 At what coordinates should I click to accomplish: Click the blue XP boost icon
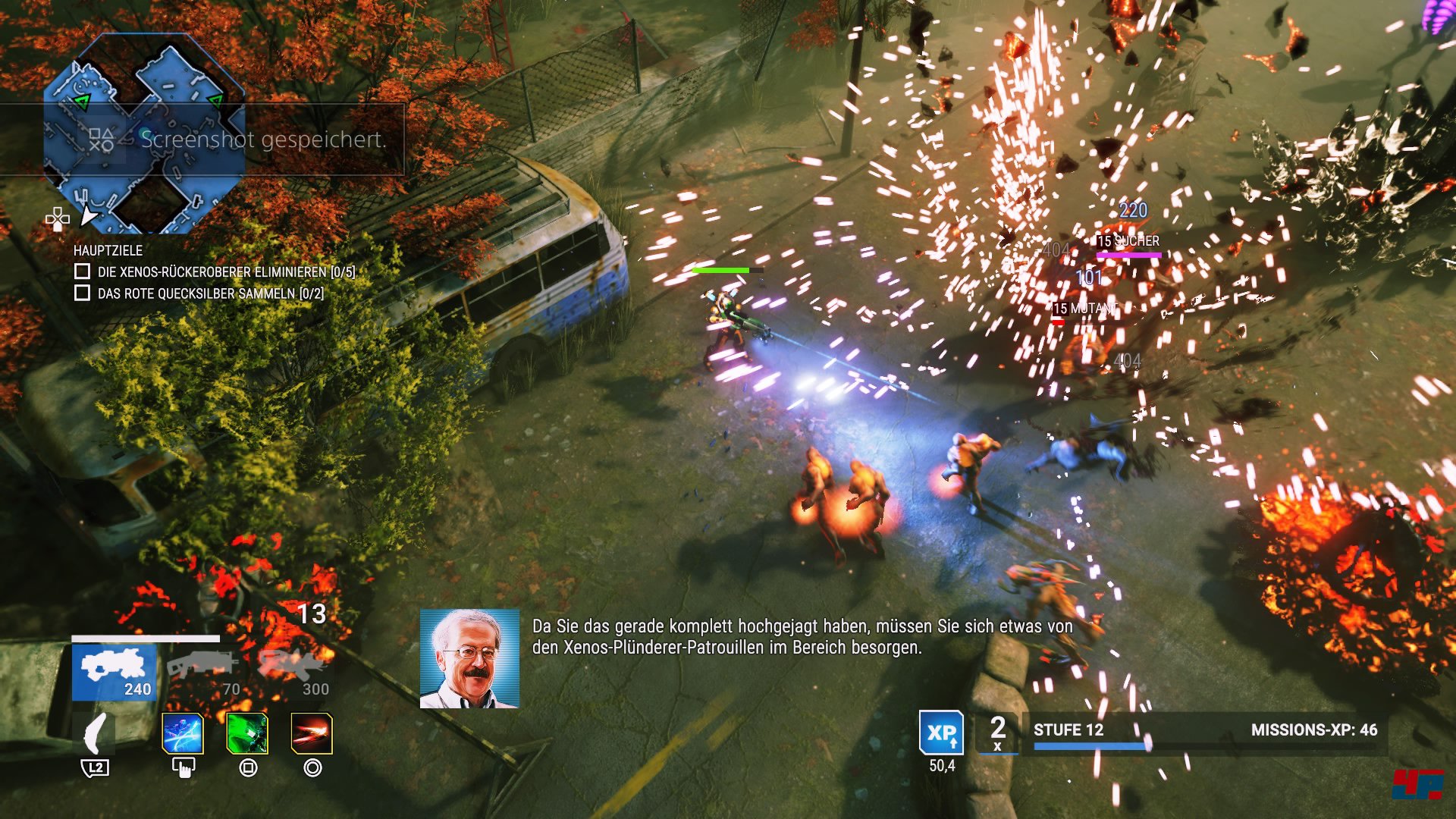(941, 733)
